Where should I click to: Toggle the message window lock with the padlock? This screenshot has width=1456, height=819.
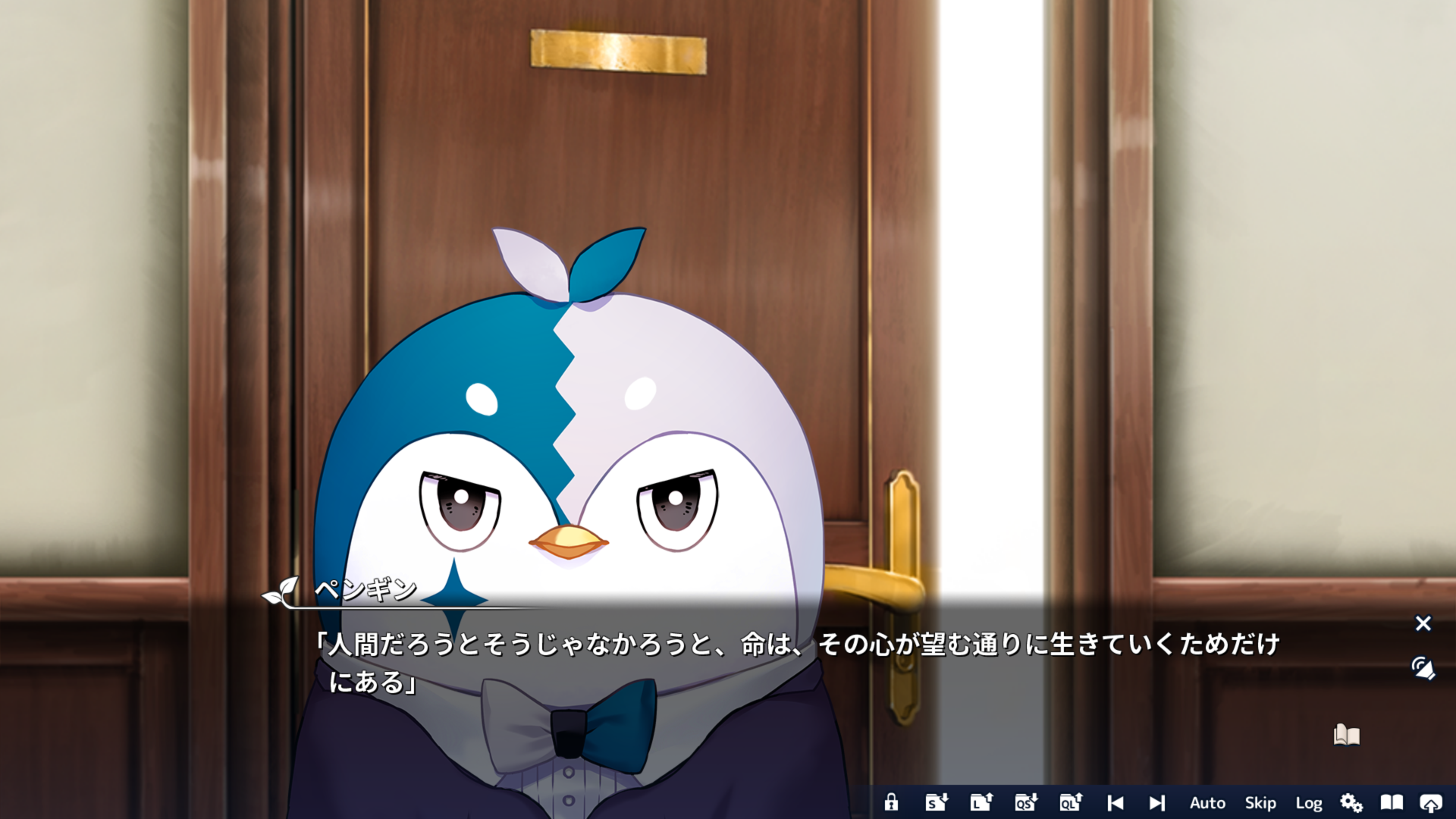coord(893,802)
